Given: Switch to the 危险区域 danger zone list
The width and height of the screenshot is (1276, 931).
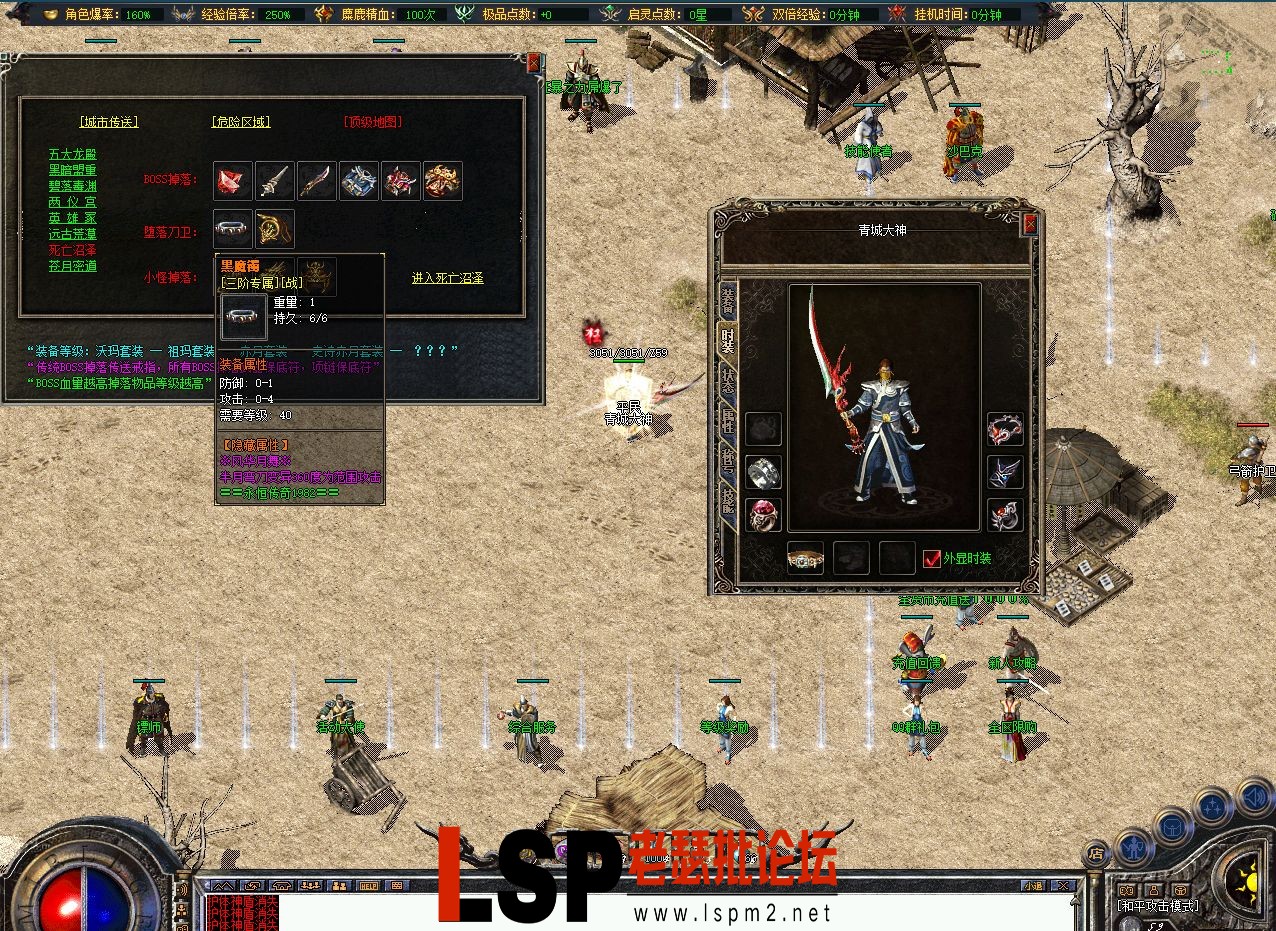Looking at the screenshot, I should coord(241,122).
